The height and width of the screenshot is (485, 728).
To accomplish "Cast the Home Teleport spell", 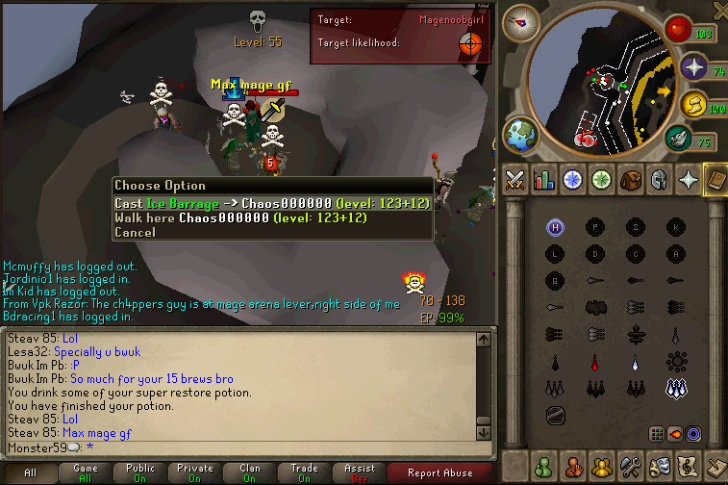I will point(555,227).
